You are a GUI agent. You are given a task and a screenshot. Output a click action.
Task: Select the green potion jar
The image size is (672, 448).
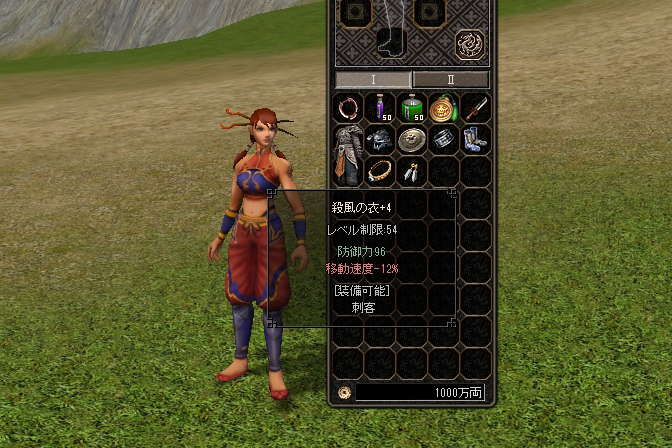[x=412, y=107]
